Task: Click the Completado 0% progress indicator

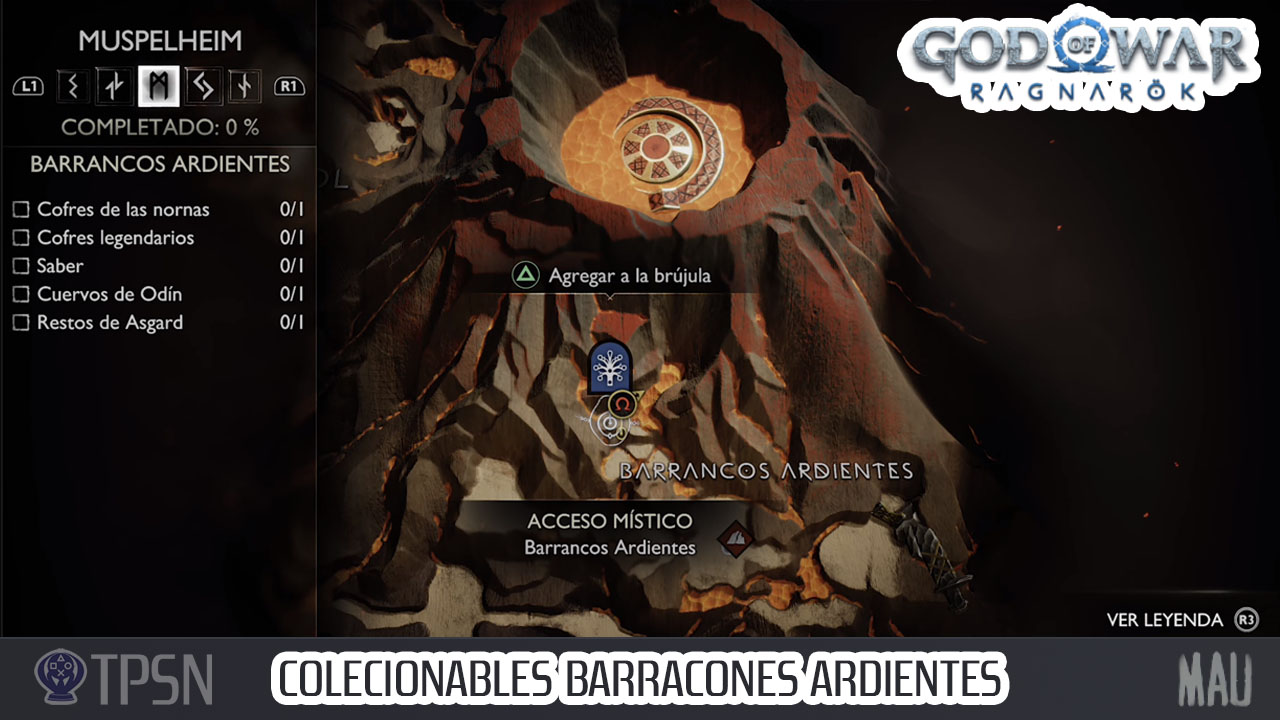Action: (x=158, y=126)
